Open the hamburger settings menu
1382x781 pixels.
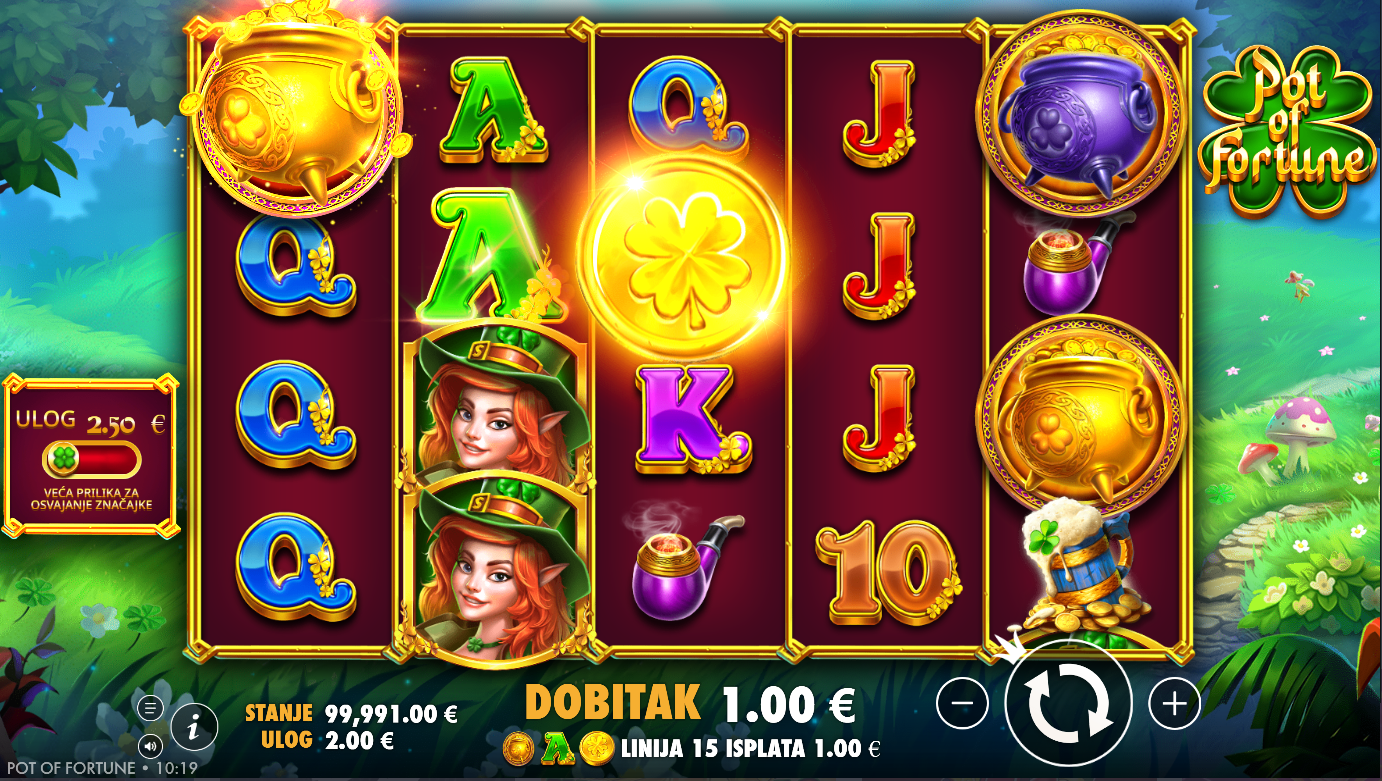click(150, 708)
